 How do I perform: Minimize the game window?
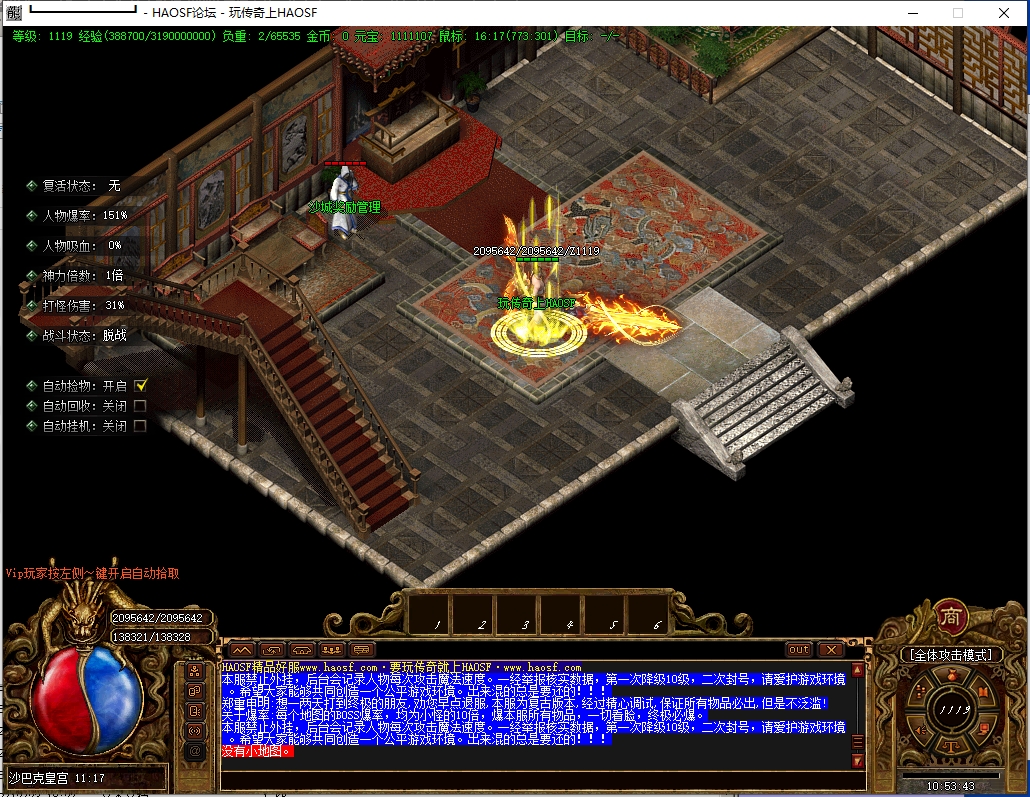911,13
